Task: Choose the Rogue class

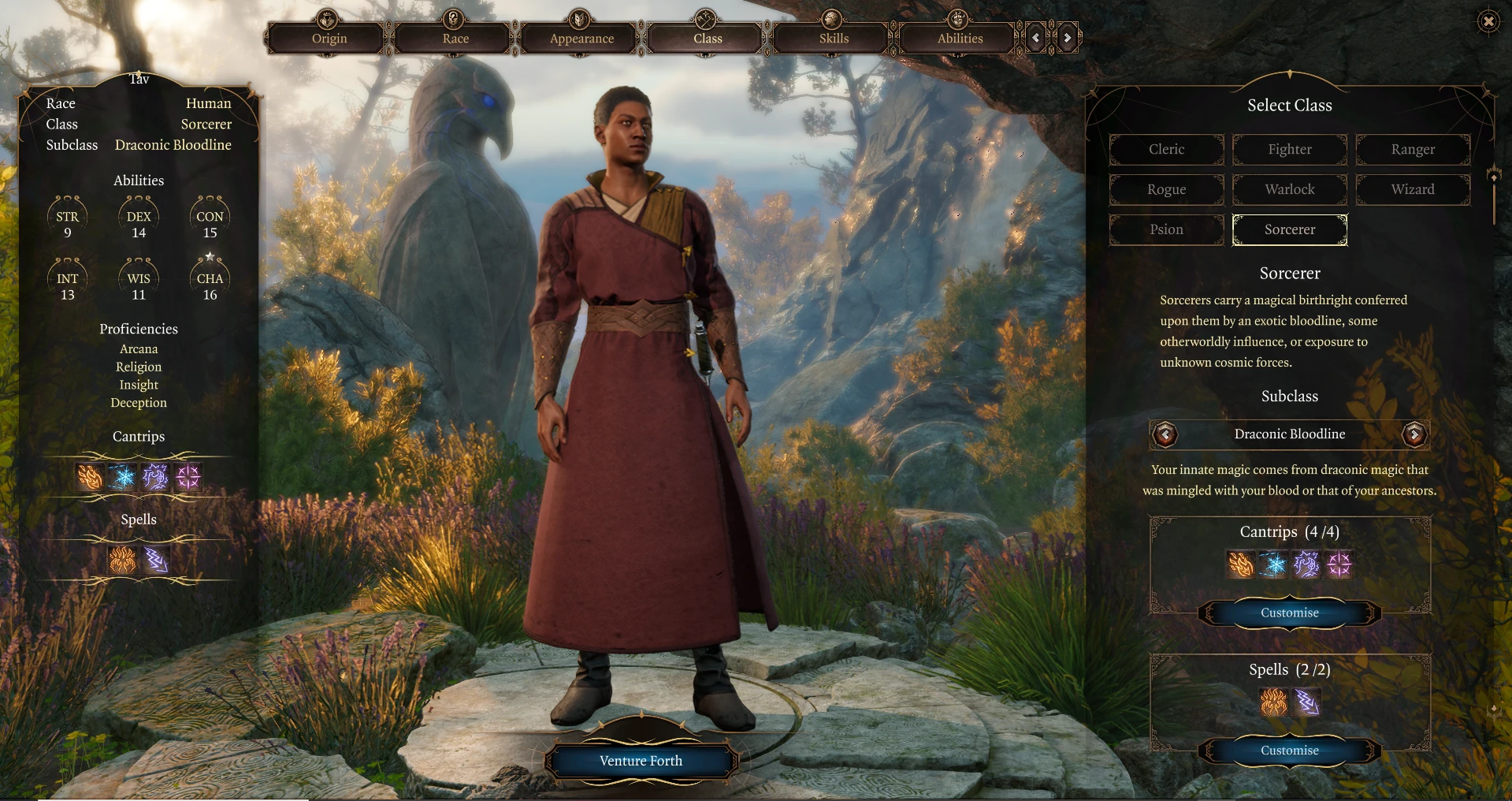Action: pos(1166,189)
